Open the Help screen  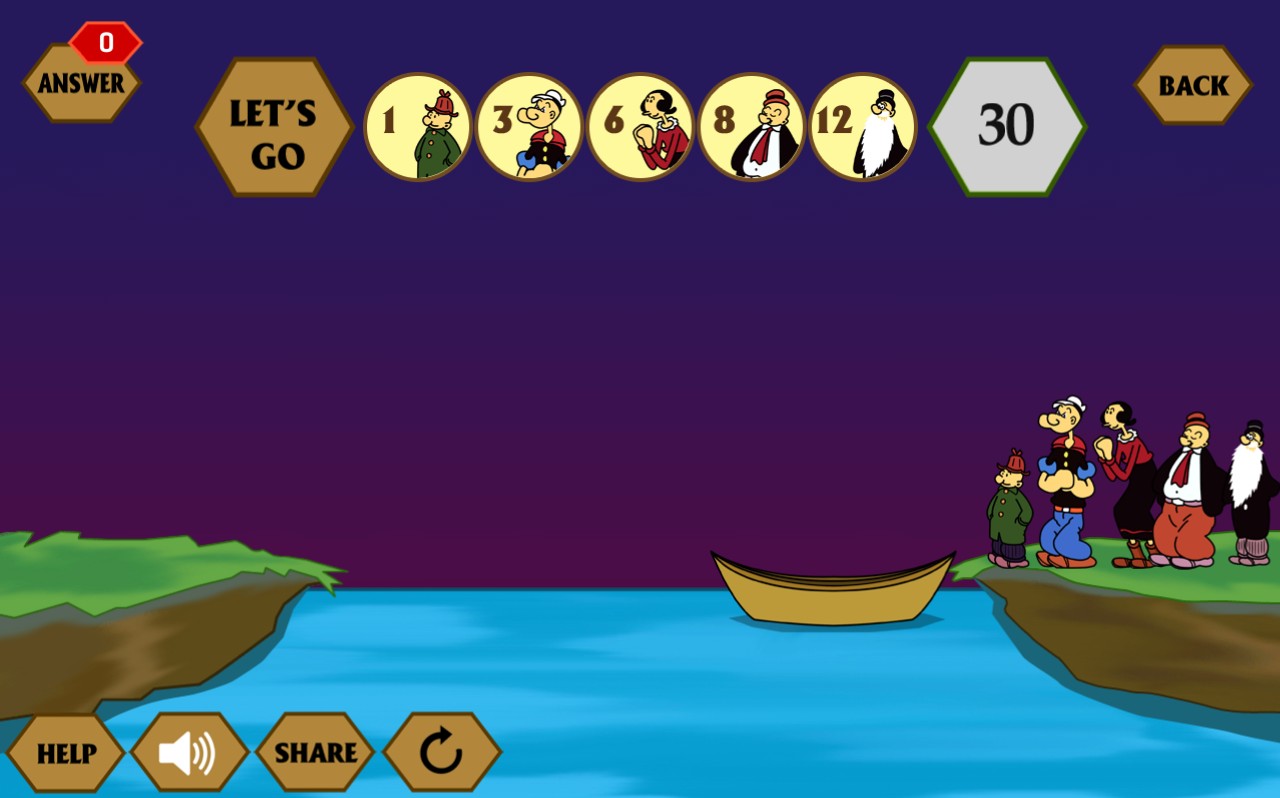tap(66, 753)
